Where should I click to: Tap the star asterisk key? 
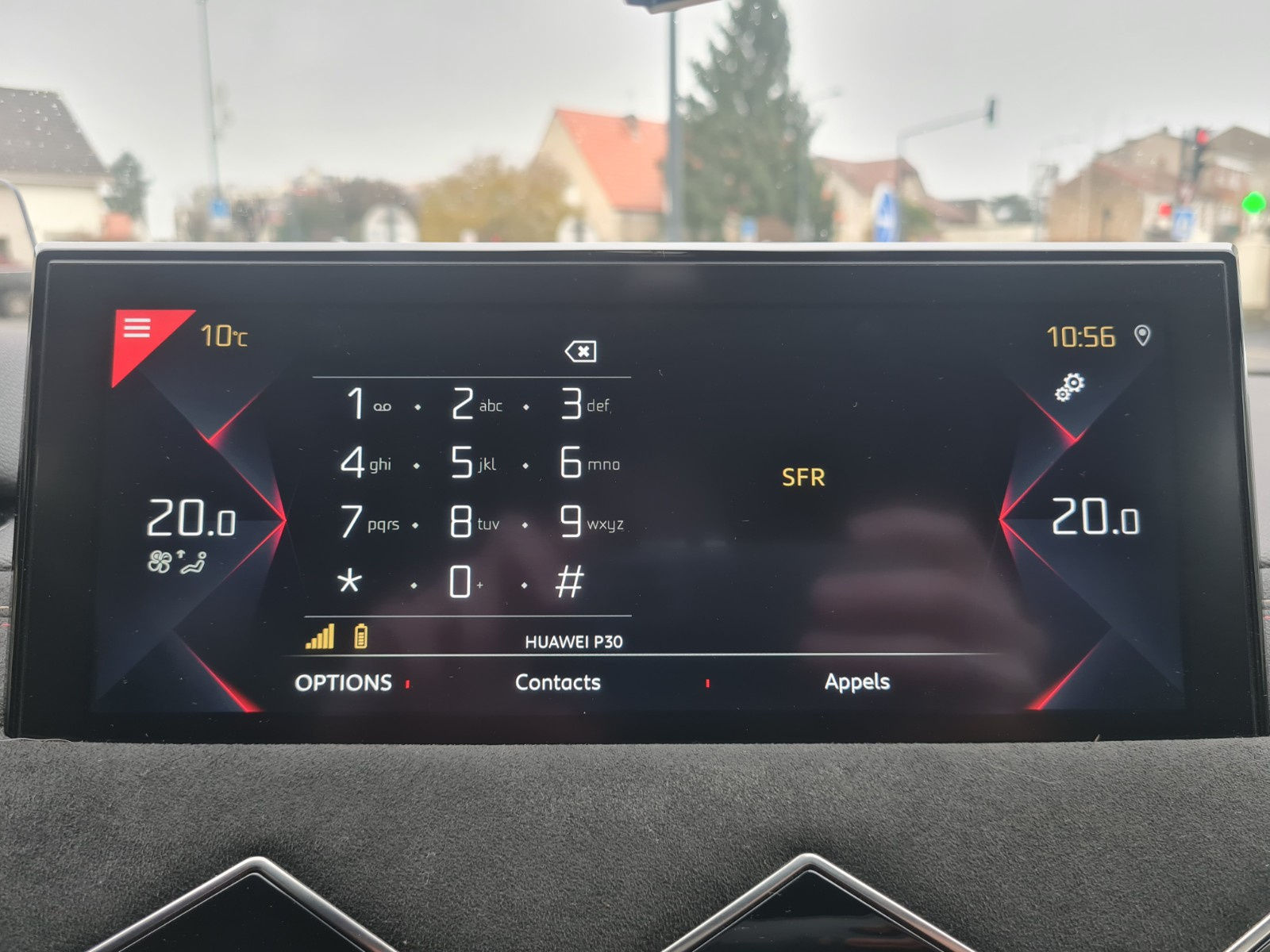coord(349,582)
